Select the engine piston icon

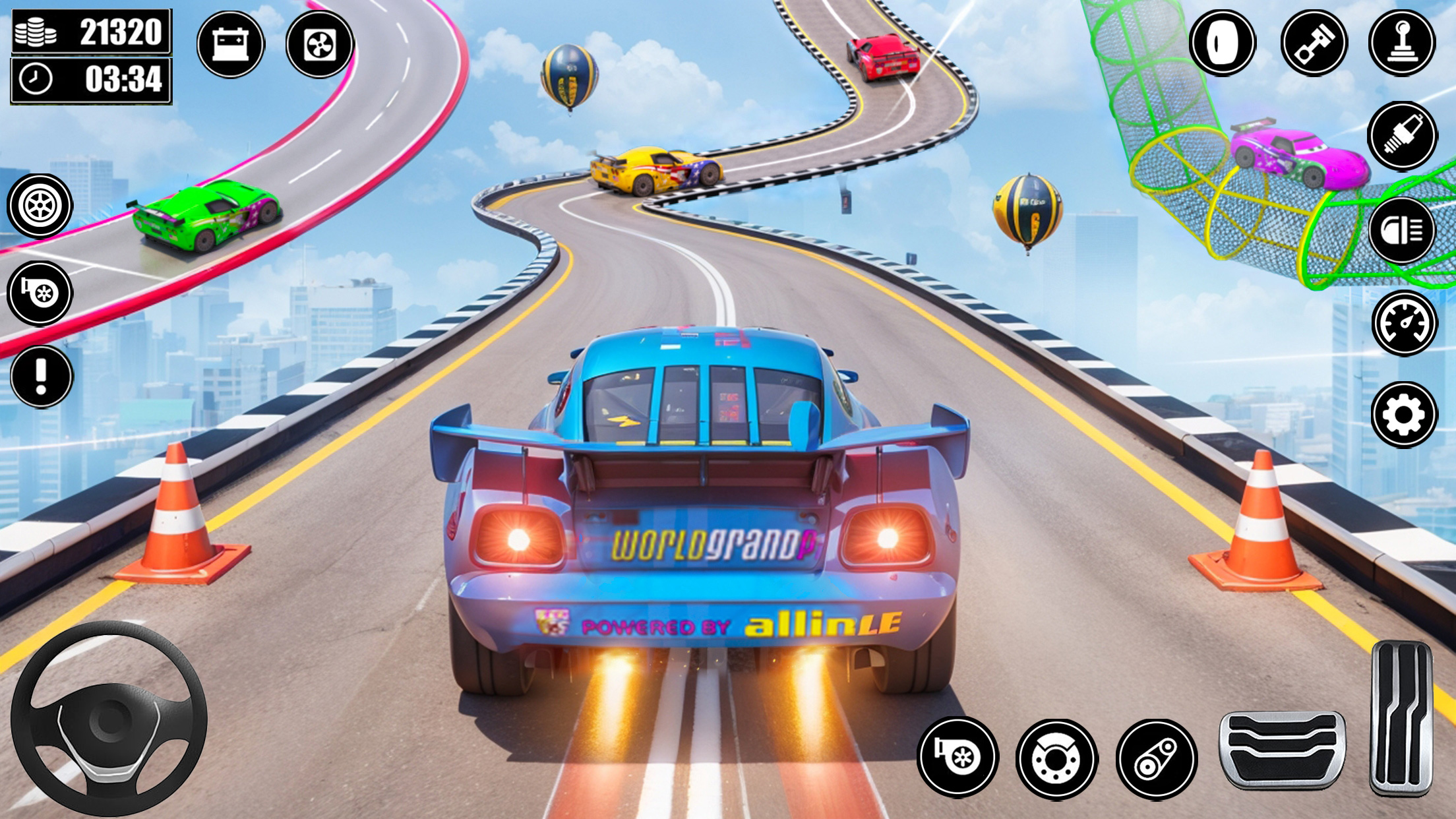tap(1314, 43)
